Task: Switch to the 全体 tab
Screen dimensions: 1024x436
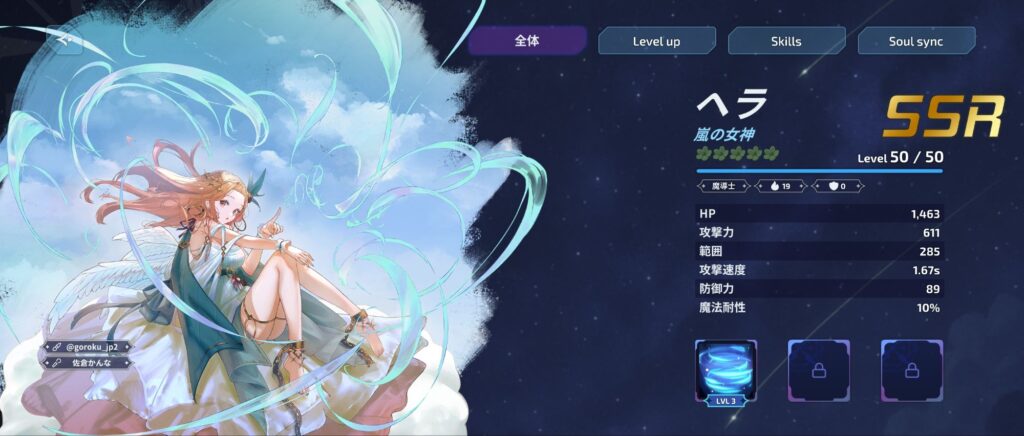Action: (x=527, y=41)
